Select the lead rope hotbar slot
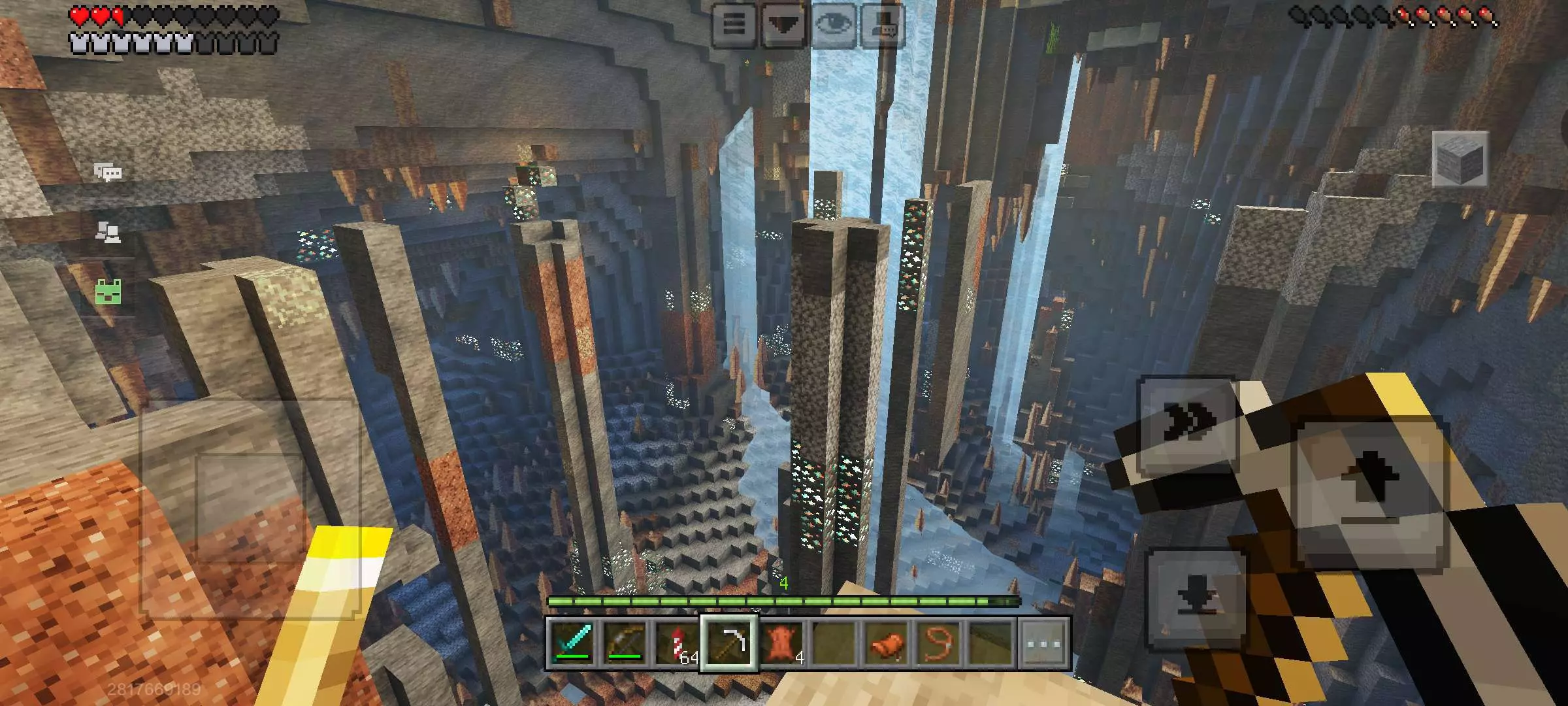The width and height of the screenshot is (1568, 706). [939, 644]
